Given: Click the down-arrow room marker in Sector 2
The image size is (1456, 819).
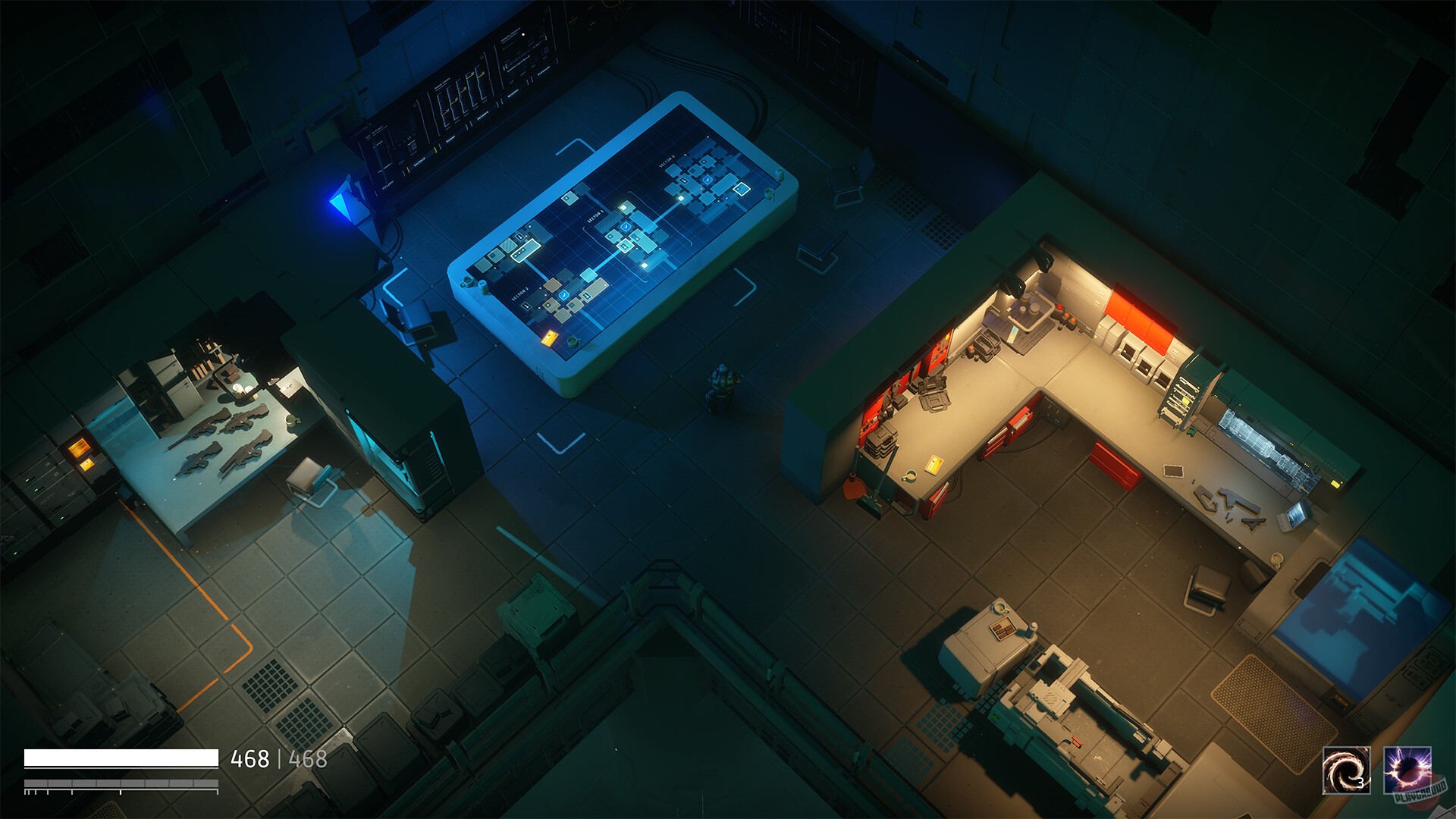Looking at the screenshot, I should pyautogui.click(x=526, y=305).
